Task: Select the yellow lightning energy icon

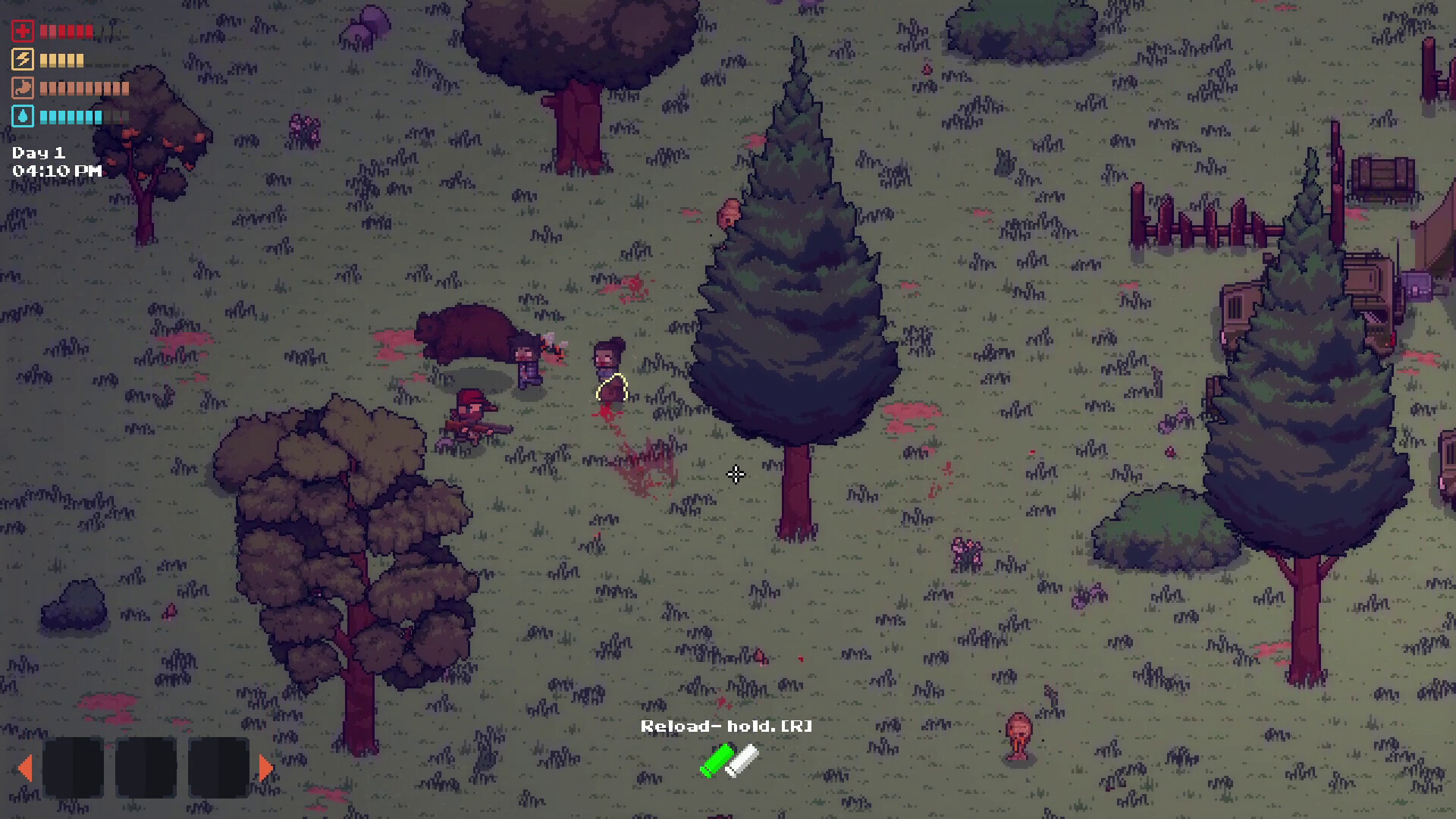Action: click(x=22, y=60)
